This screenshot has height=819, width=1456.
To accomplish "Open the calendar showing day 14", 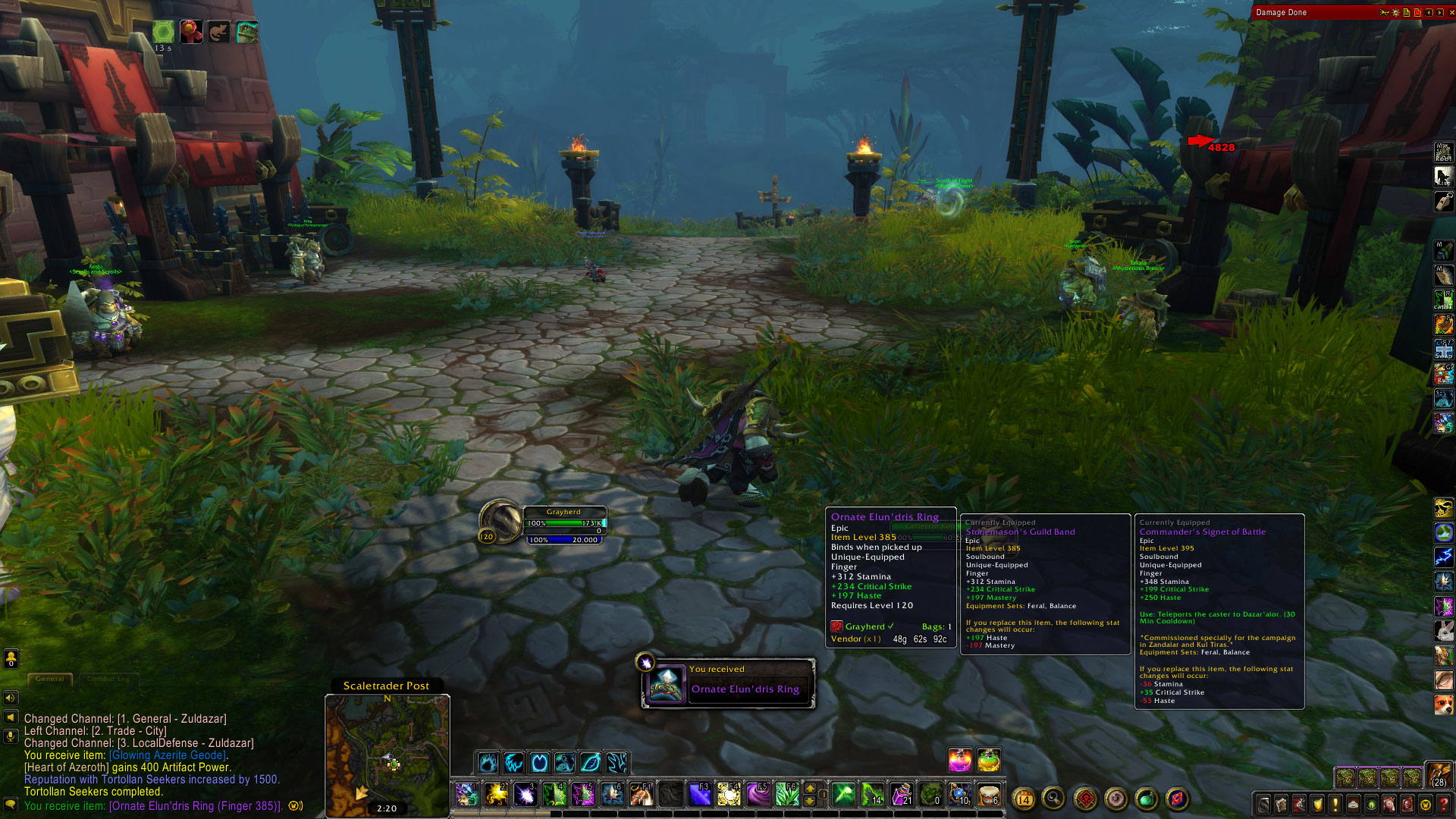I will (x=1024, y=799).
